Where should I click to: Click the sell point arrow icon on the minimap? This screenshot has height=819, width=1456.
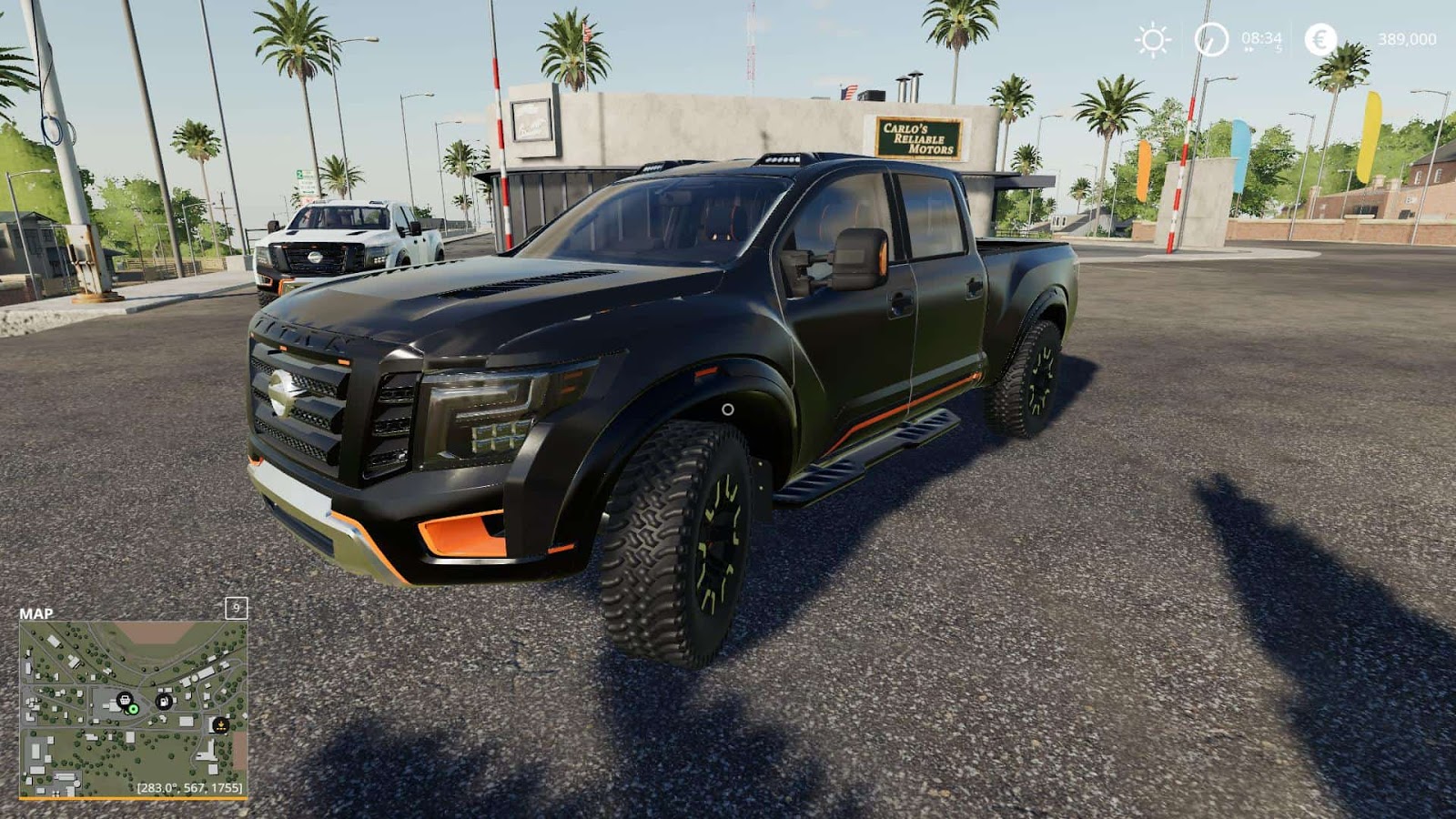[x=220, y=725]
